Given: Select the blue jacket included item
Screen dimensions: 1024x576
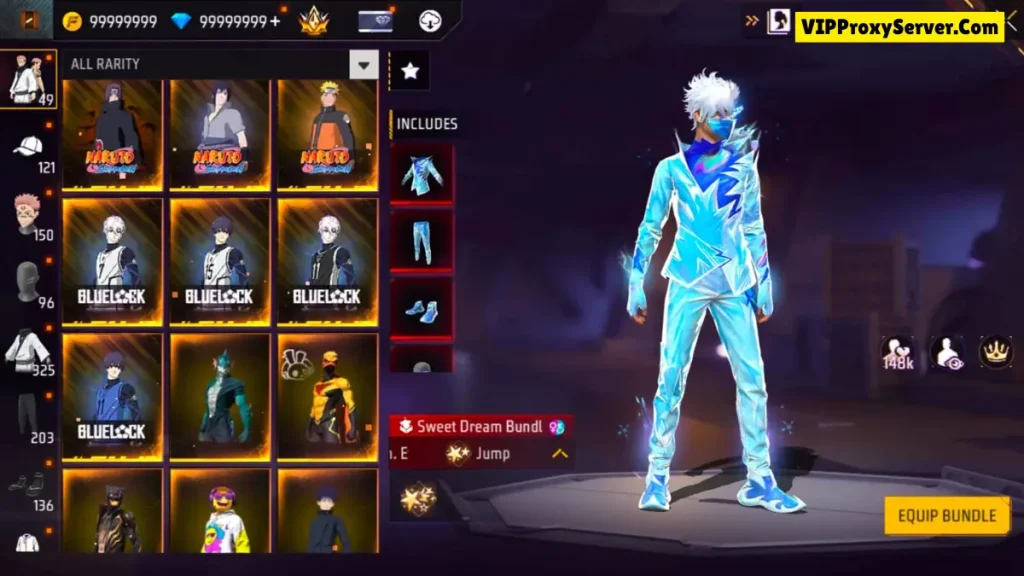Looking at the screenshot, I should pos(421,174).
